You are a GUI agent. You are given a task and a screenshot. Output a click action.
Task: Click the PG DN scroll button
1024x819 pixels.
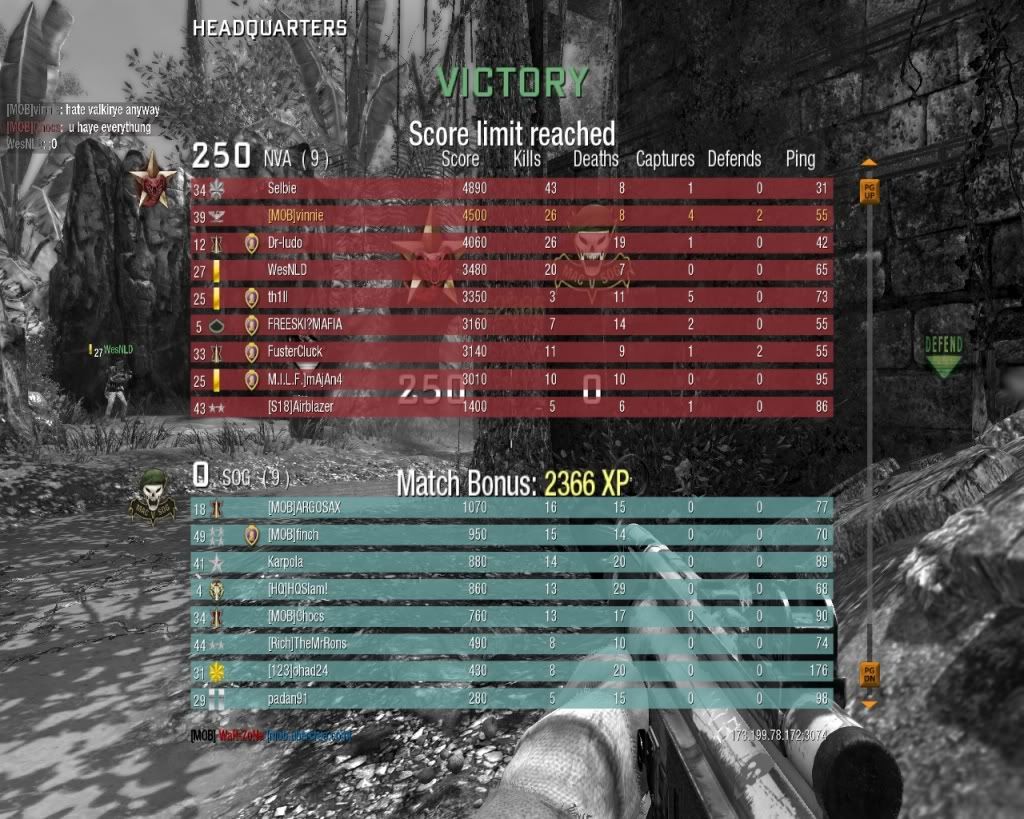click(x=868, y=674)
